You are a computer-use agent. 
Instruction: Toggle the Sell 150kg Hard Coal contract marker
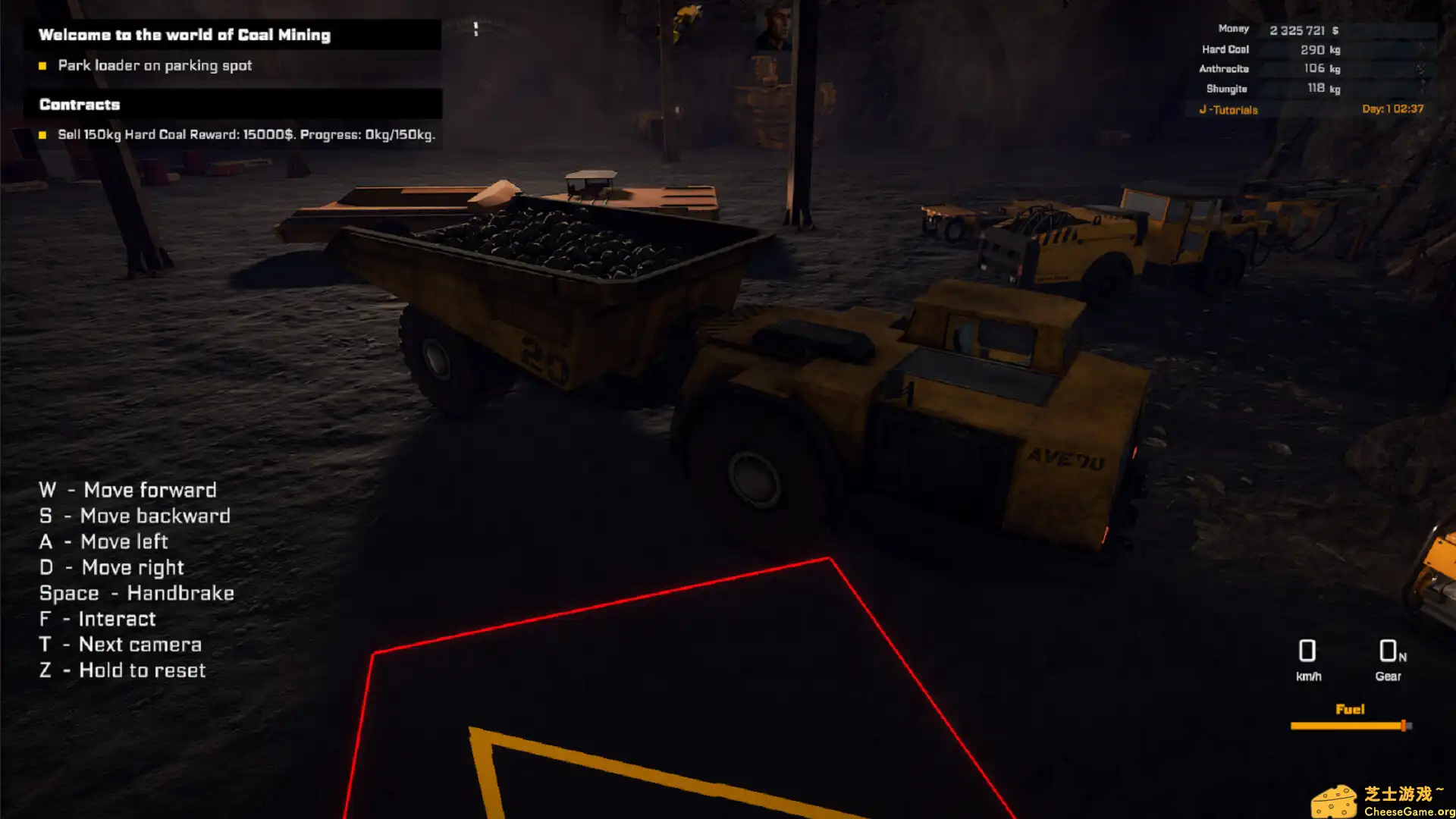42,136
